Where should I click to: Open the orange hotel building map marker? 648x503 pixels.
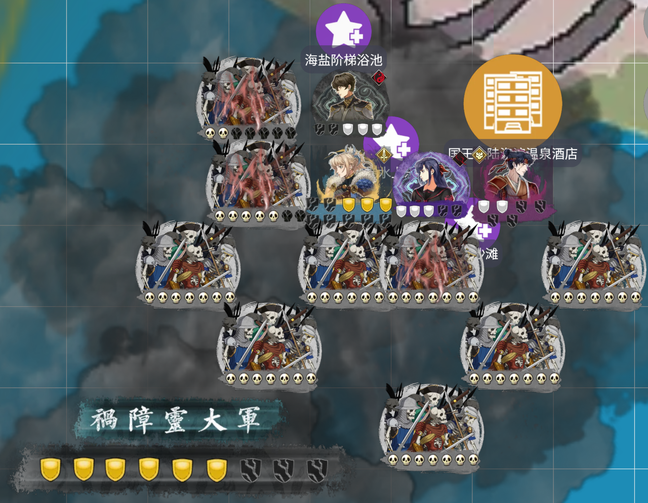[512, 99]
